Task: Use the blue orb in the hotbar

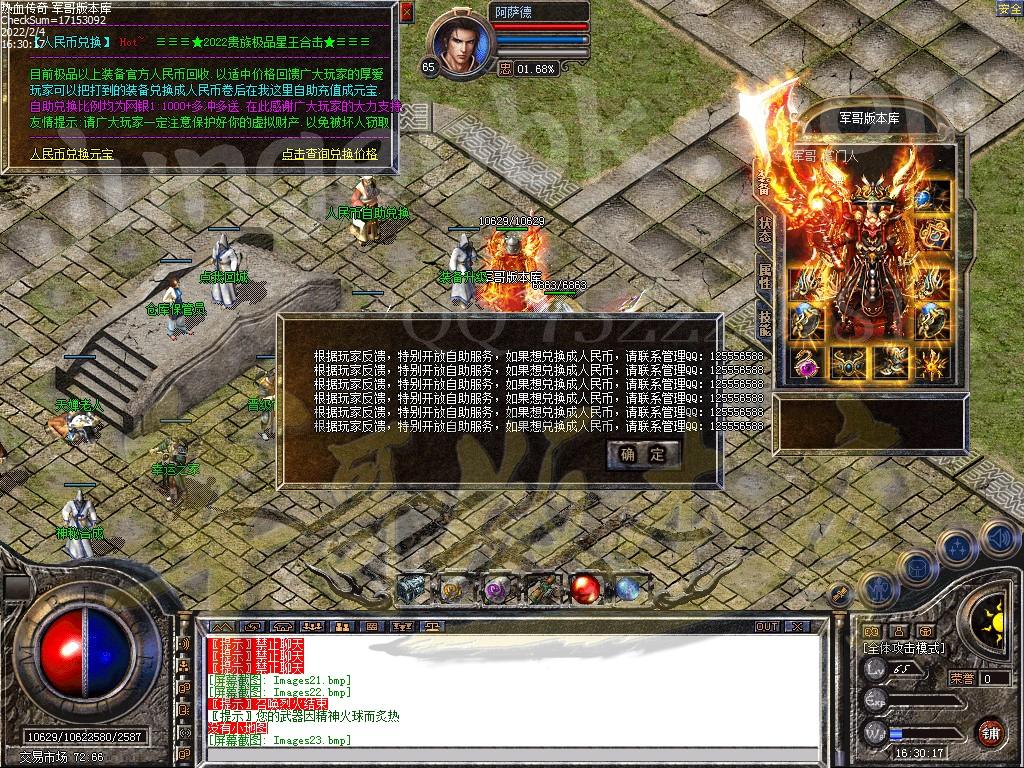Action: (x=628, y=589)
